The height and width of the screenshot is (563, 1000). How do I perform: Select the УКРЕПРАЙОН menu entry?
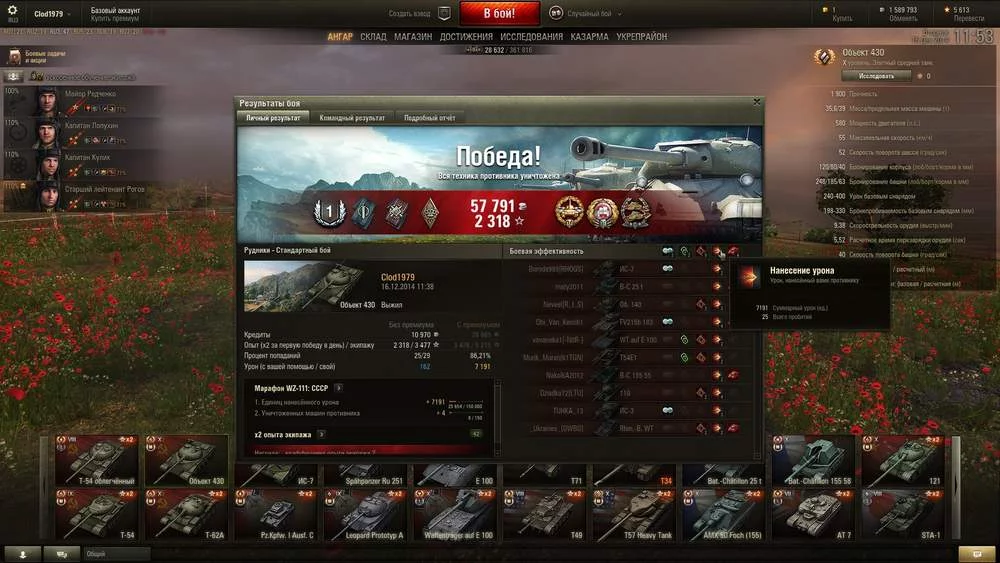[643, 37]
